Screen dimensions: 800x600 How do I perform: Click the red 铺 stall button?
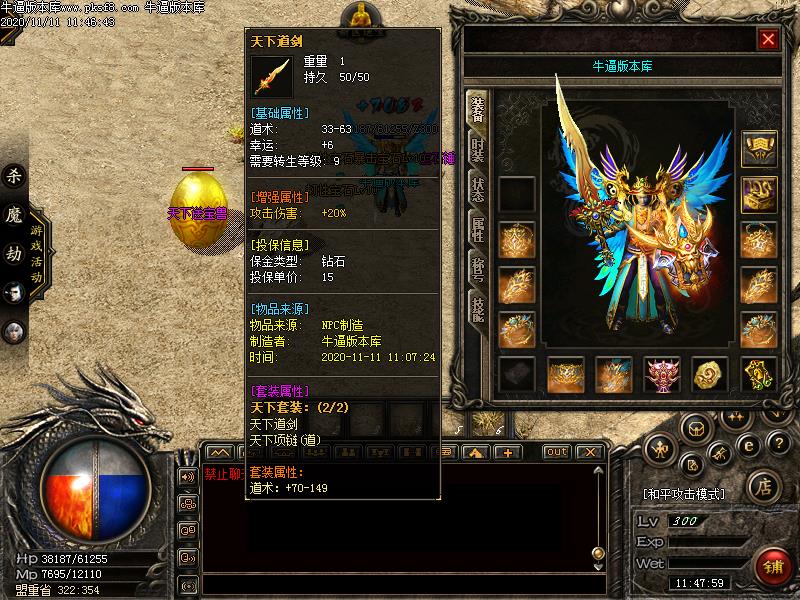pos(770,566)
